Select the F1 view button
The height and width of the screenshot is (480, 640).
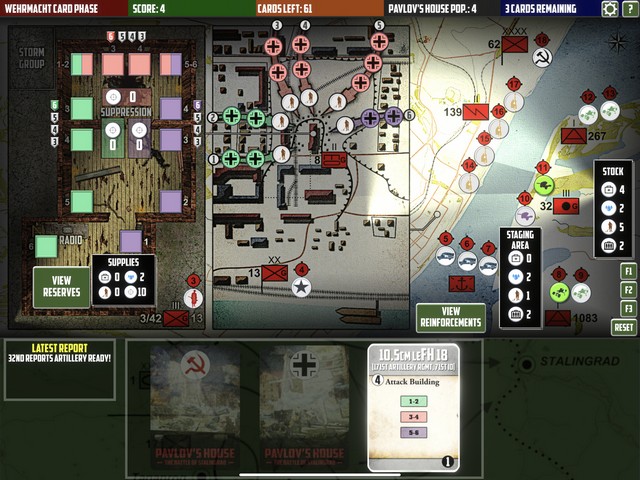(627, 271)
